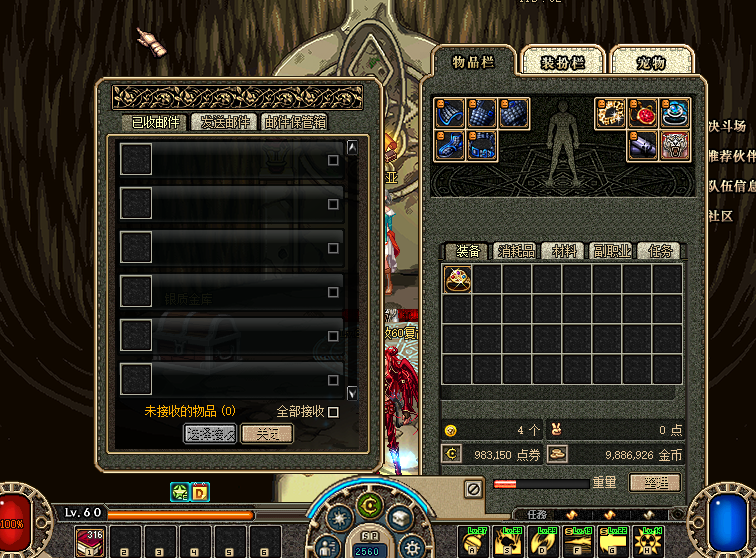The height and width of the screenshot is (558, 756).
Task: Click the green C button on the HUD dial
Action: click(370, 505)
